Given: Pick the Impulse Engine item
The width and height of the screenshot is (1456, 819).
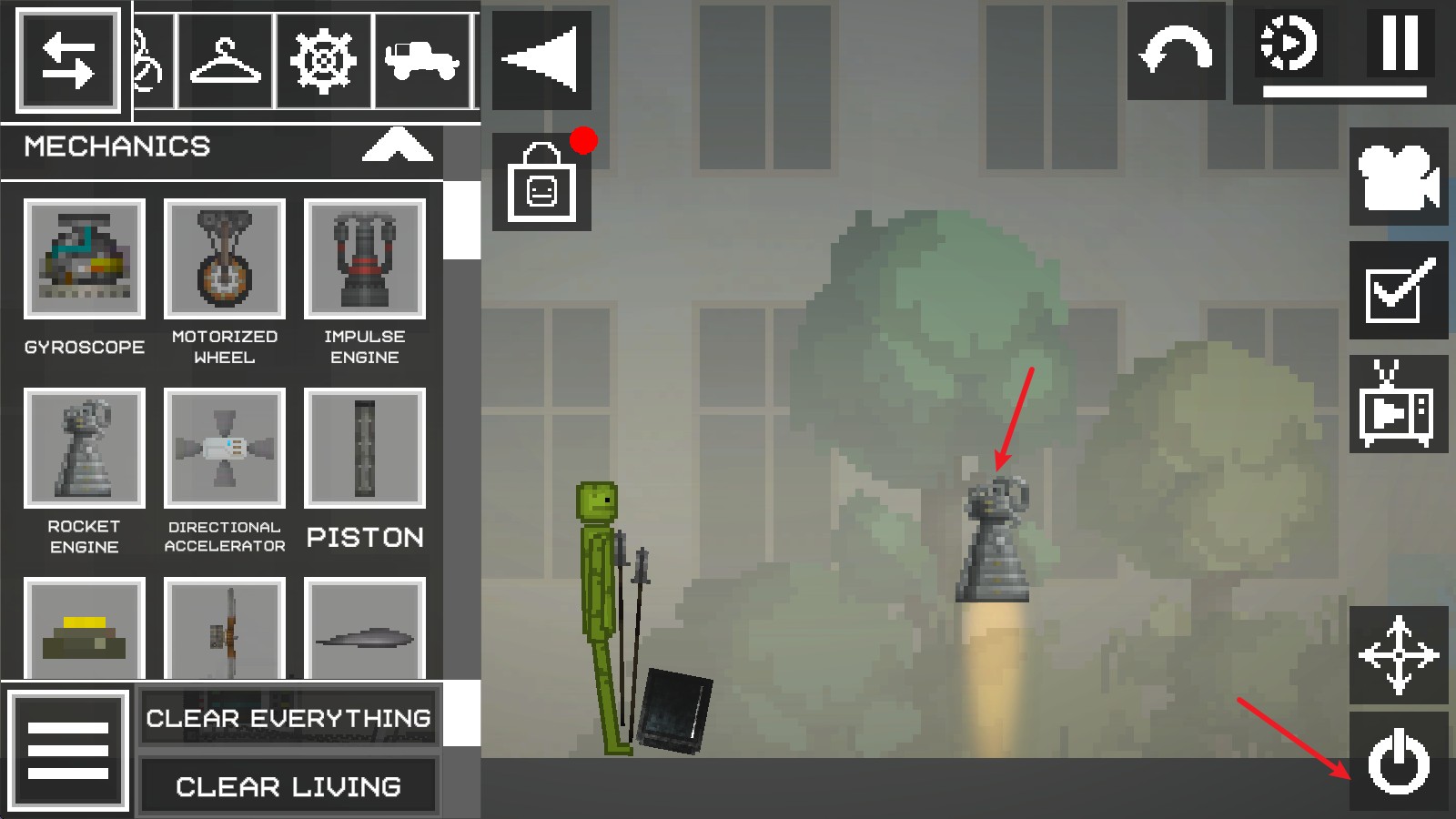Looking at the screenshot, I should [x=364, y=259].
